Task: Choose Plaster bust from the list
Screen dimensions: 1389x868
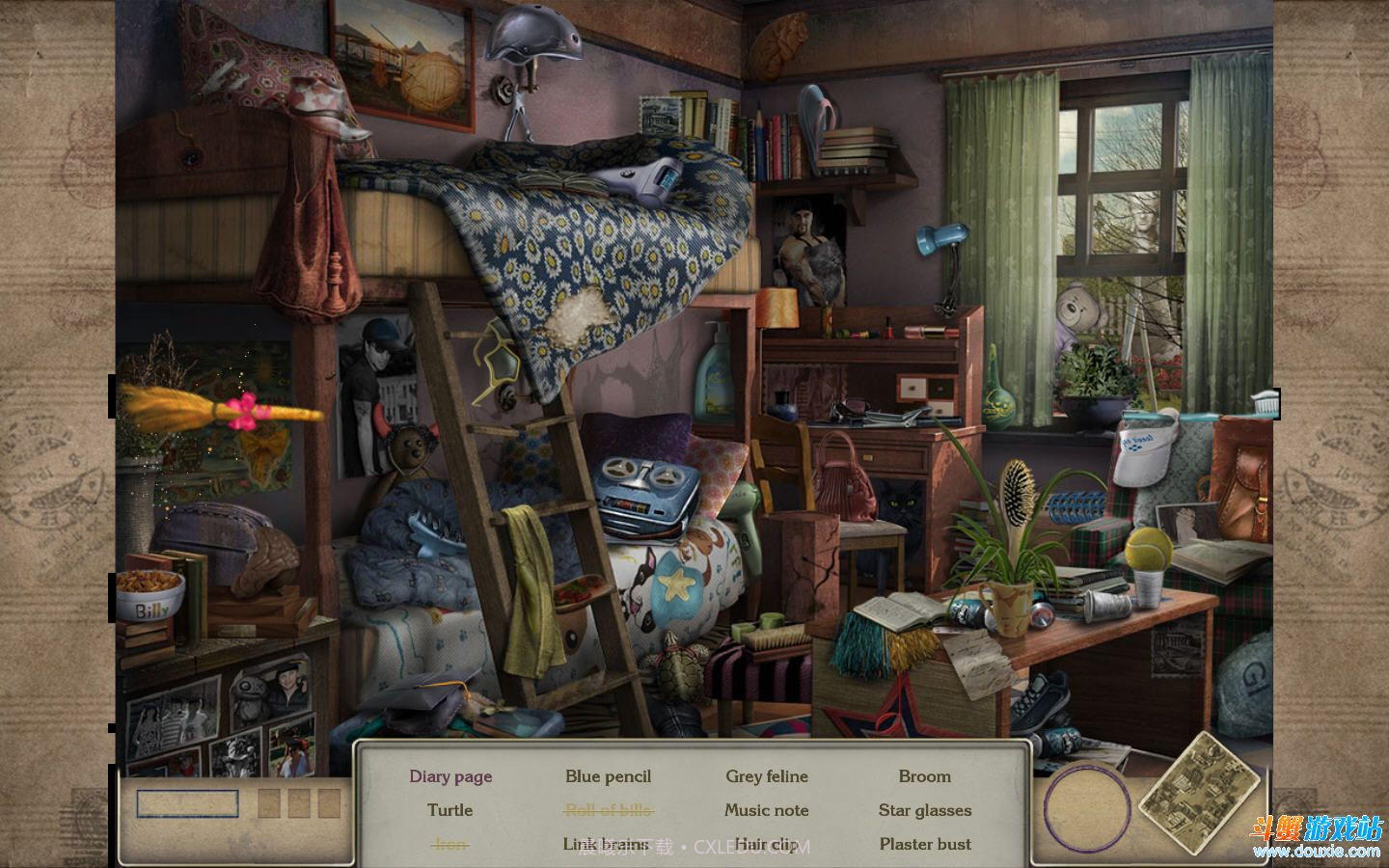Action: coord(924,844)
